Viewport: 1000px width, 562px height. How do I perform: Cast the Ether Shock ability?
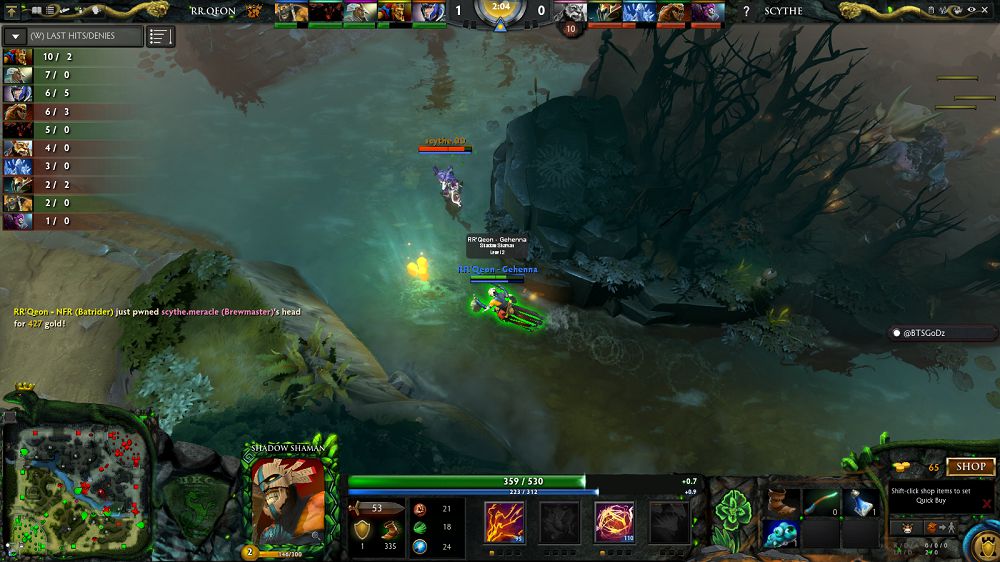point(504,521)
